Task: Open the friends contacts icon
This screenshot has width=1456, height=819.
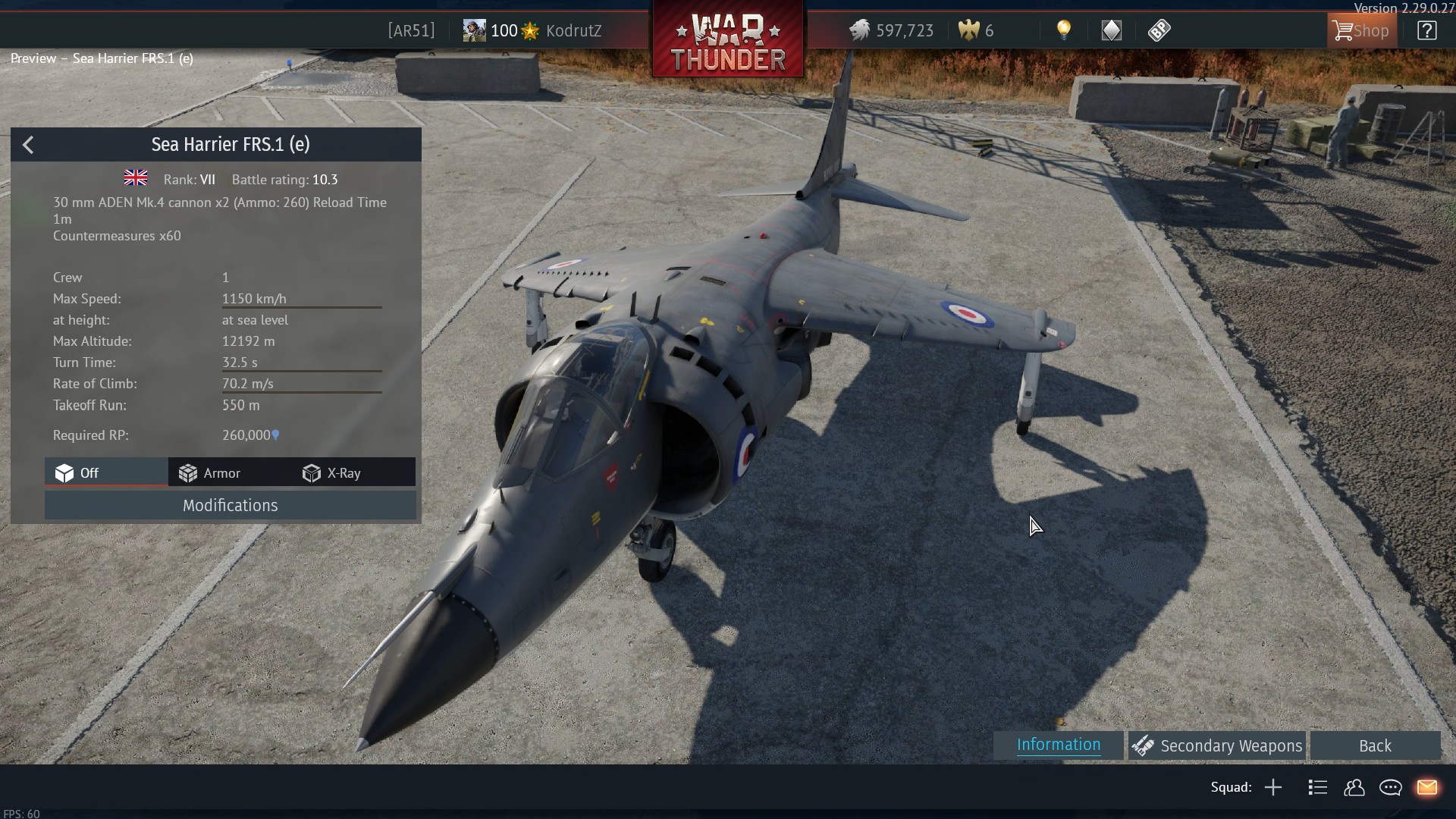Action: pos(1354,788)
